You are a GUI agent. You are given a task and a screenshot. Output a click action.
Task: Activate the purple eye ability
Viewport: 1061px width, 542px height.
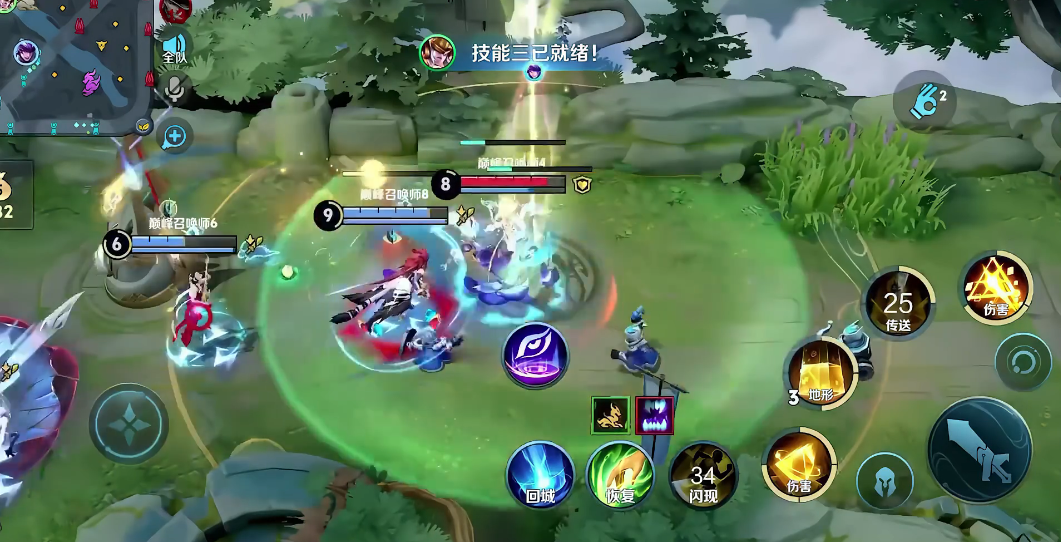(535, 354)
